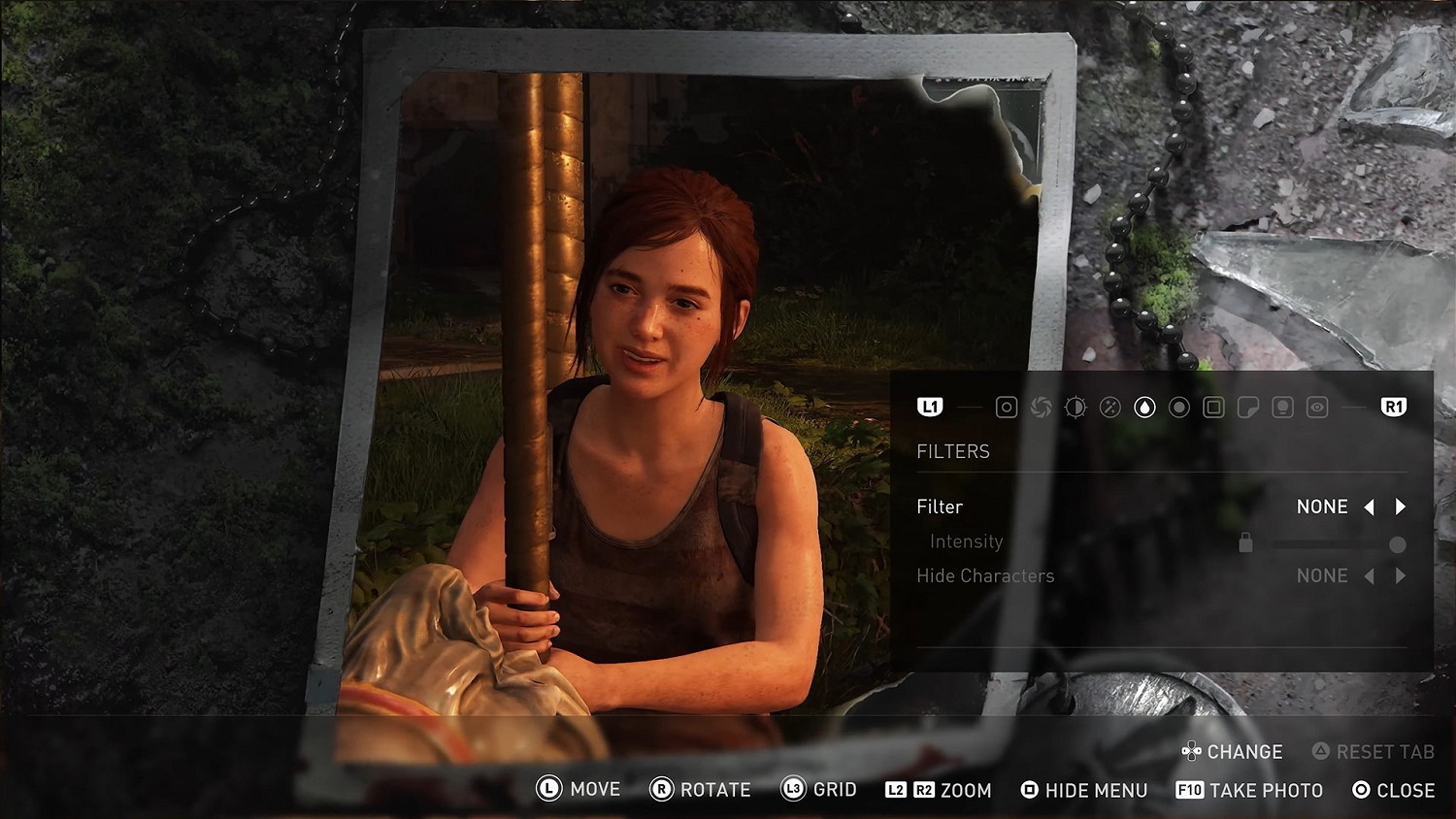This screenshot has width=1456, height=819.
Task: Close photo mode
Action: tap(1394, 790)
